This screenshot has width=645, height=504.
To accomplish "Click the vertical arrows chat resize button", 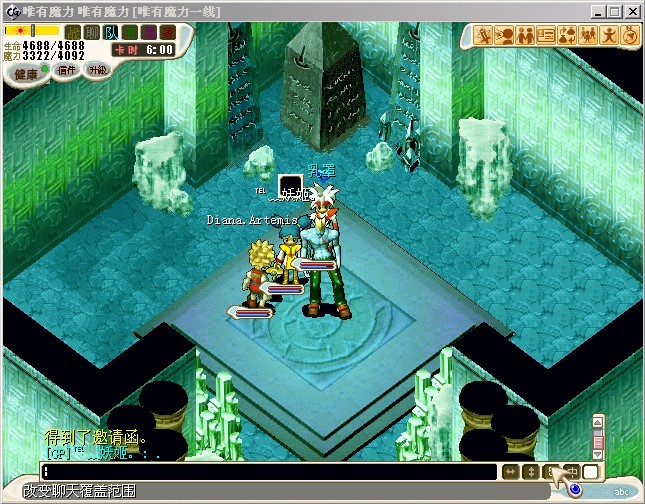I will [x=530, y=471].
